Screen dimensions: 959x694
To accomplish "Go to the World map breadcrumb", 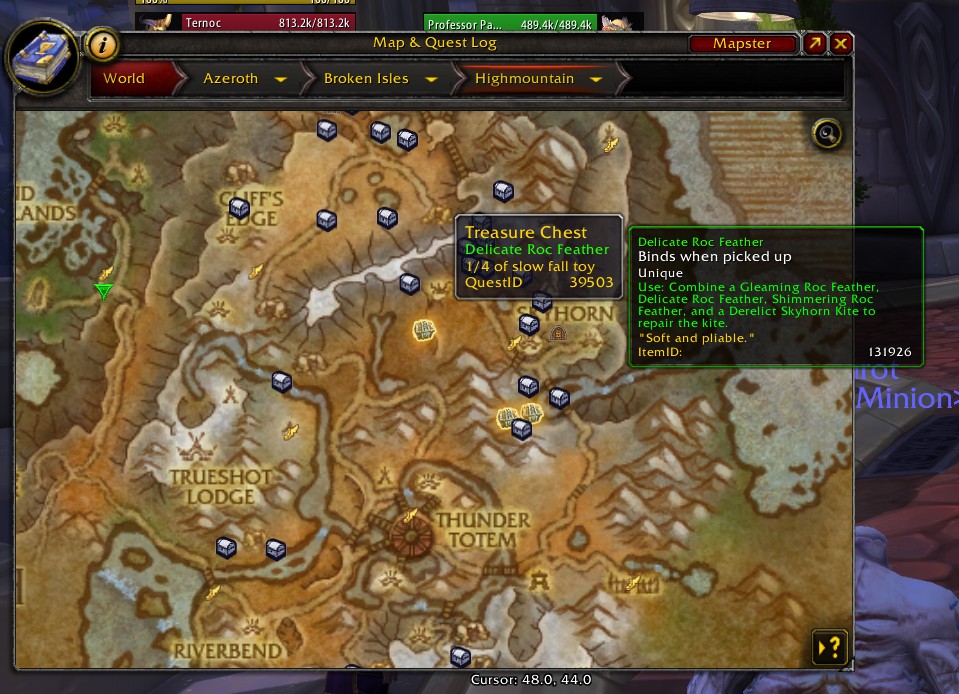I will pyautogui.click(x=124, y=78).
